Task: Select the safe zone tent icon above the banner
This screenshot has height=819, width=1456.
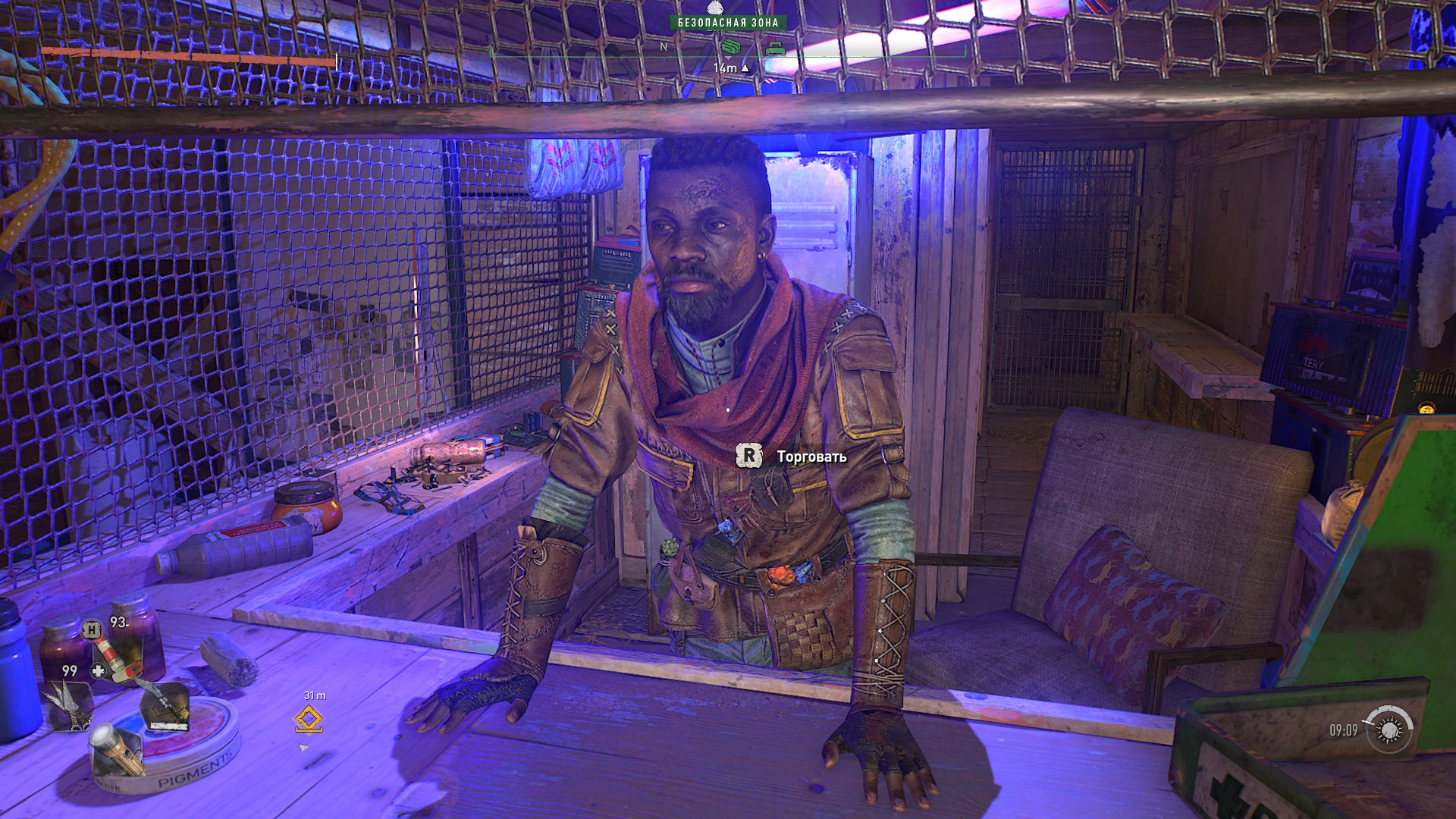Action: pos(714,8)
